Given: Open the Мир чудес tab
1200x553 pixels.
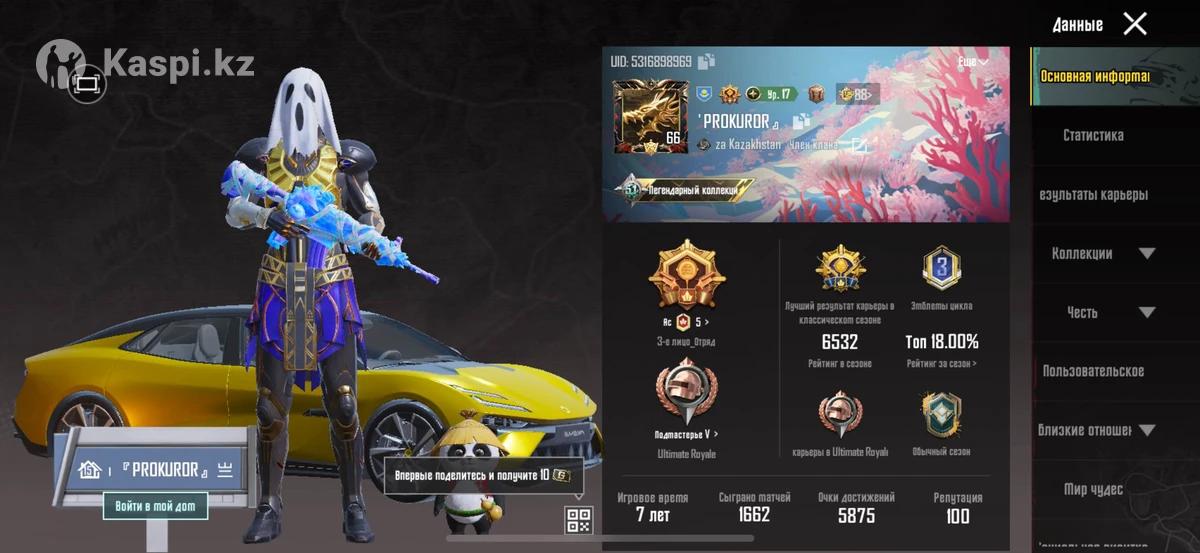Looking at the screenshot, I should click(1093, 489).
